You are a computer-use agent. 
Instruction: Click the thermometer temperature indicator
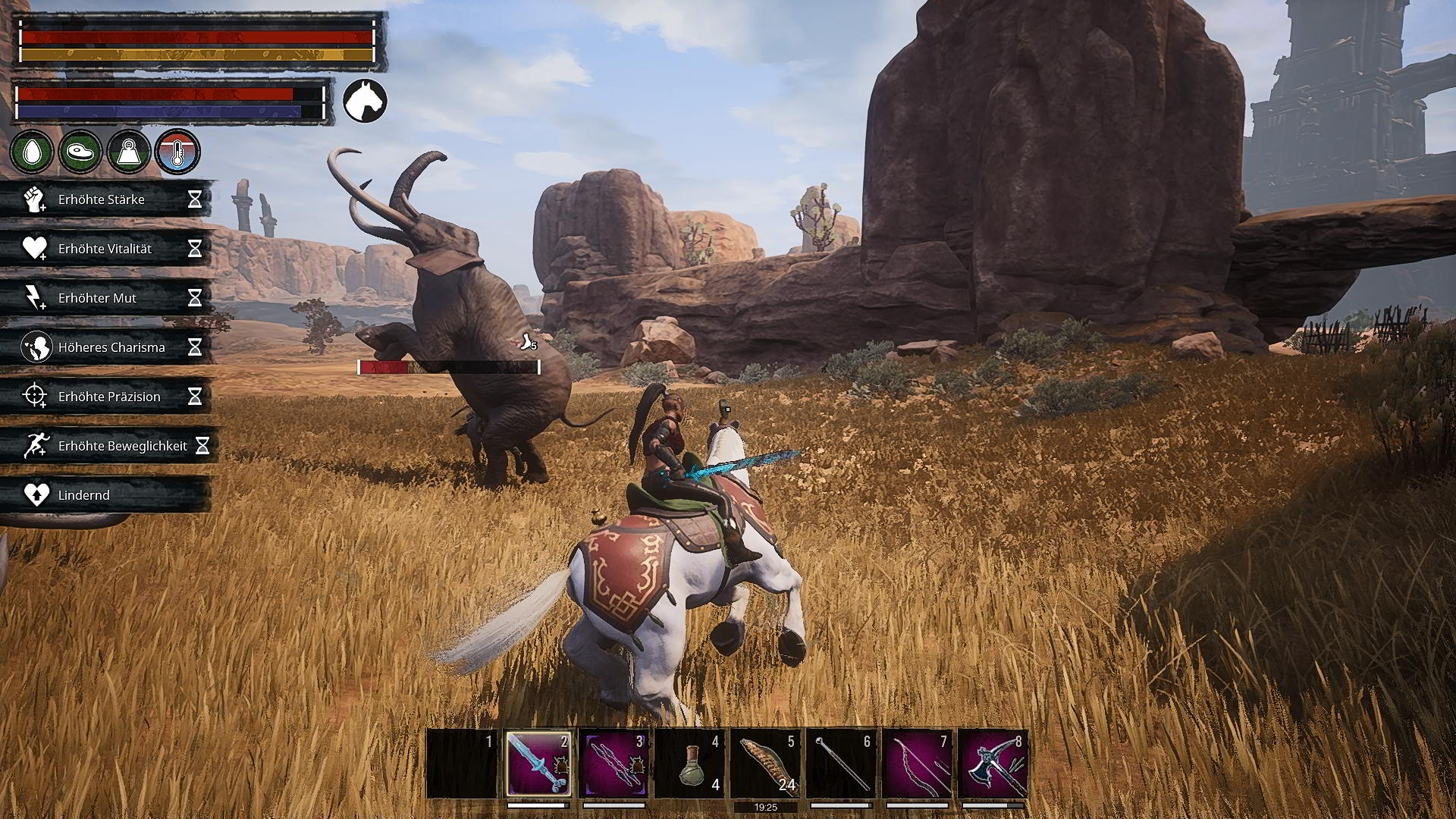point(177,152)
